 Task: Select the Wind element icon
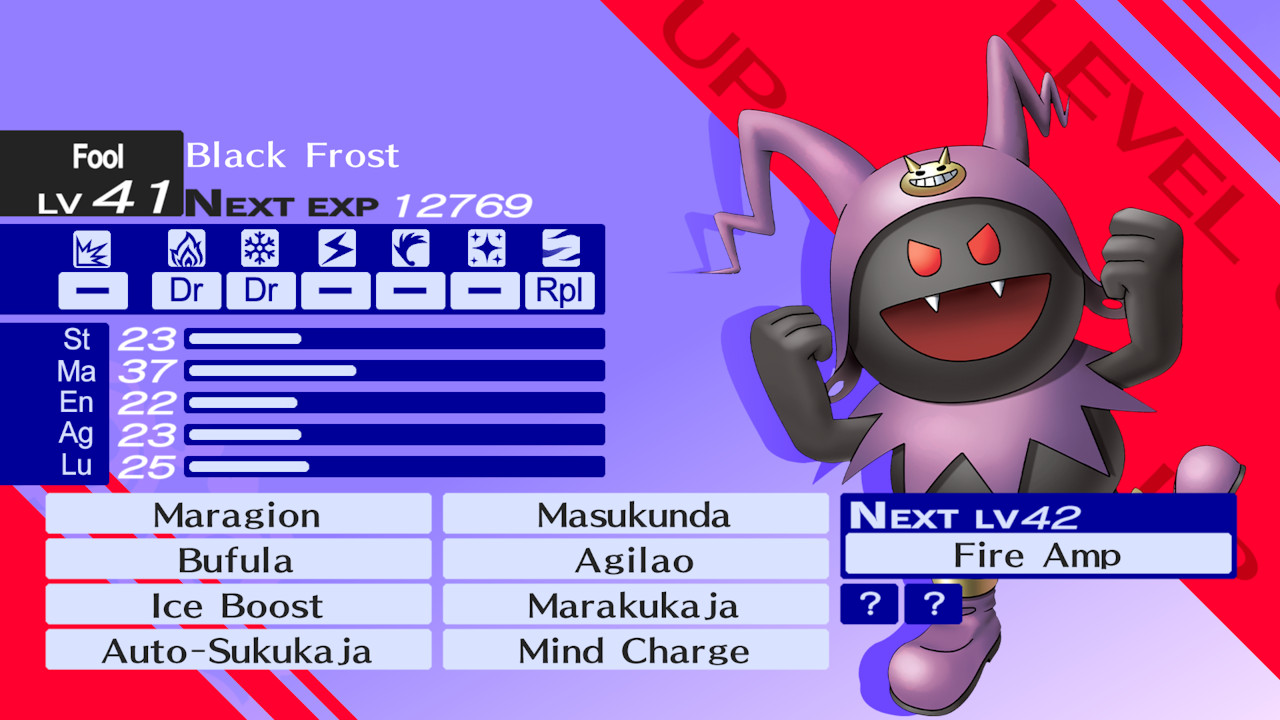tap(410, 247)
